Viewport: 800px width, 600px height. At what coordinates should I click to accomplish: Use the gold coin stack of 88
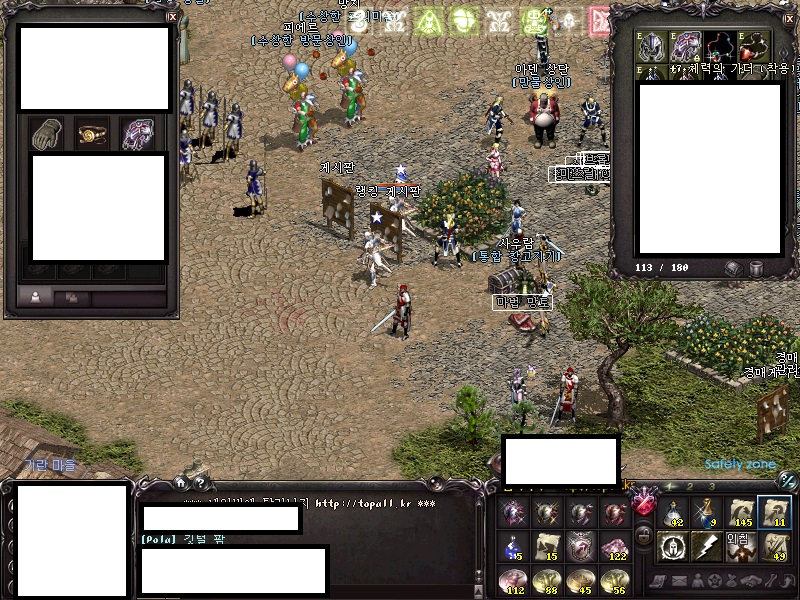pos(547,580)
